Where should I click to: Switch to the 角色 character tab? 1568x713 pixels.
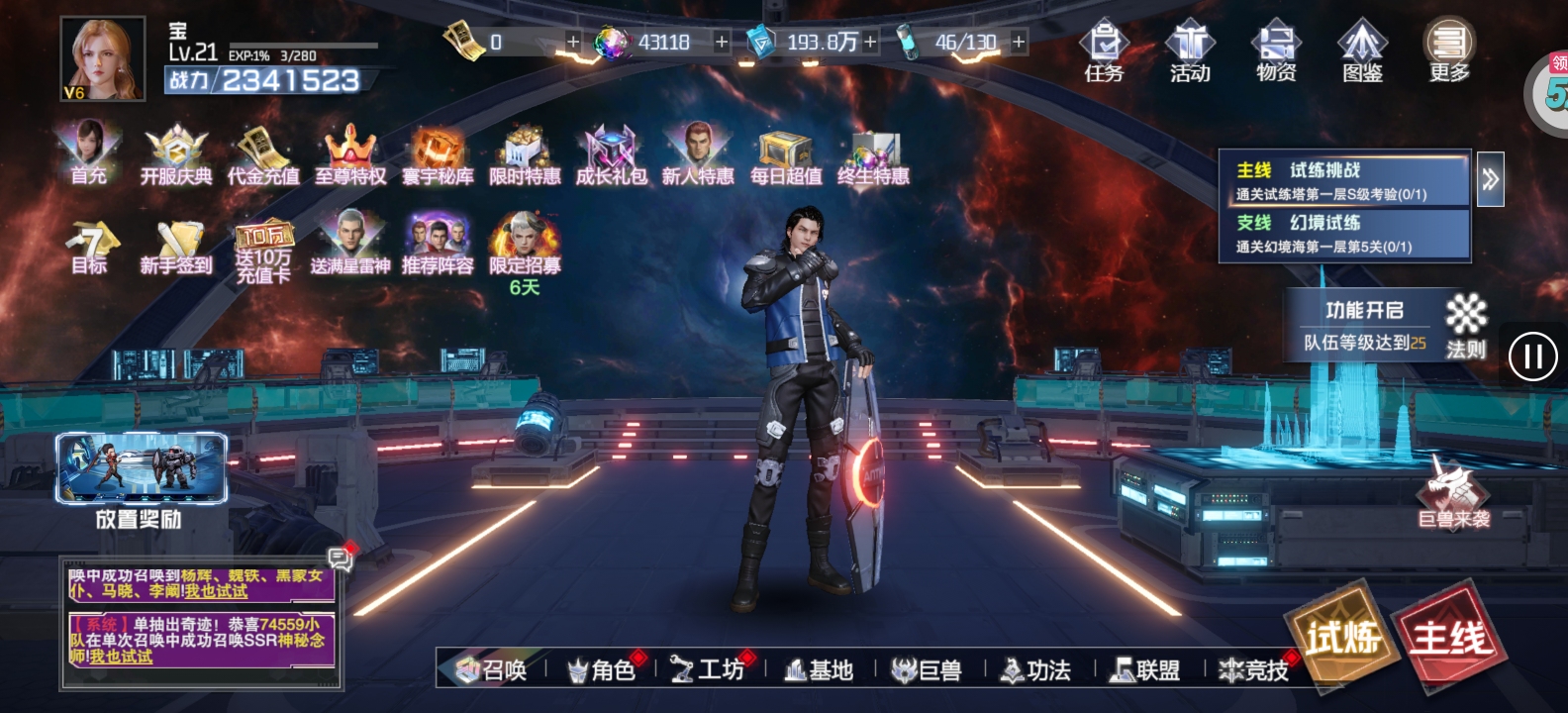pyautogui.click(x=602, y=670)
